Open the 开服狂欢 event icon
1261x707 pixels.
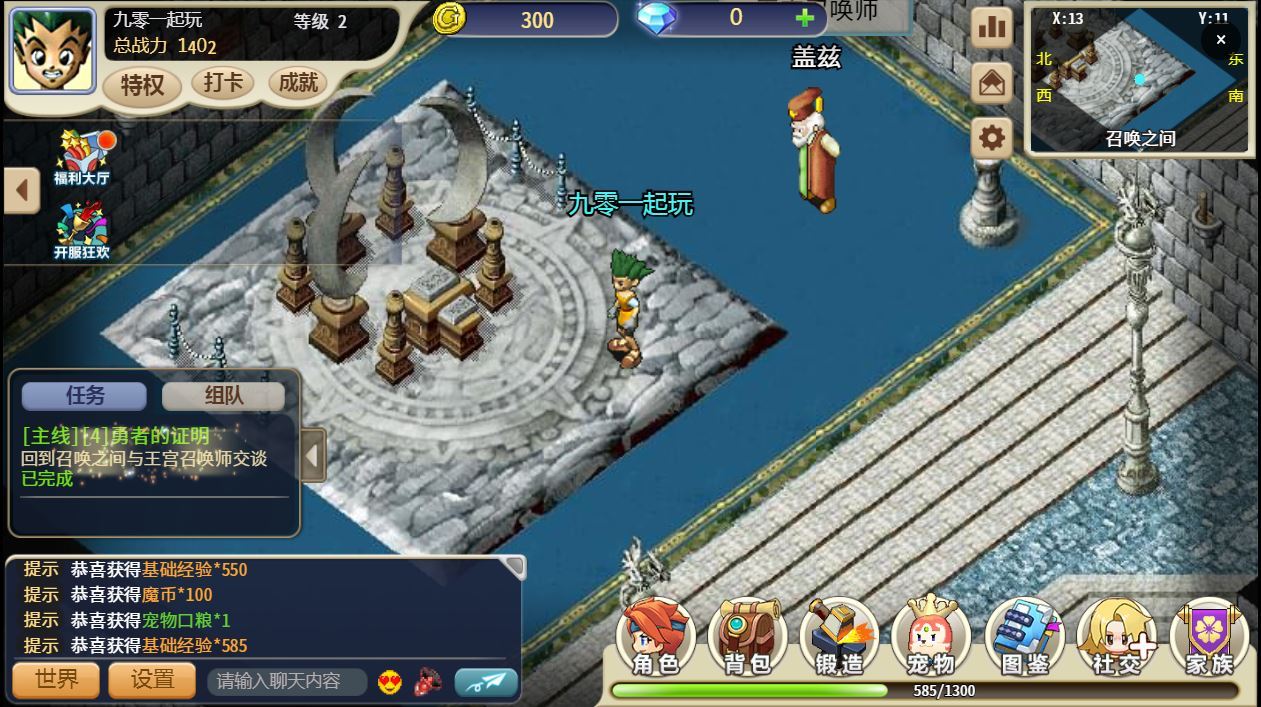[x=82, y=231]
